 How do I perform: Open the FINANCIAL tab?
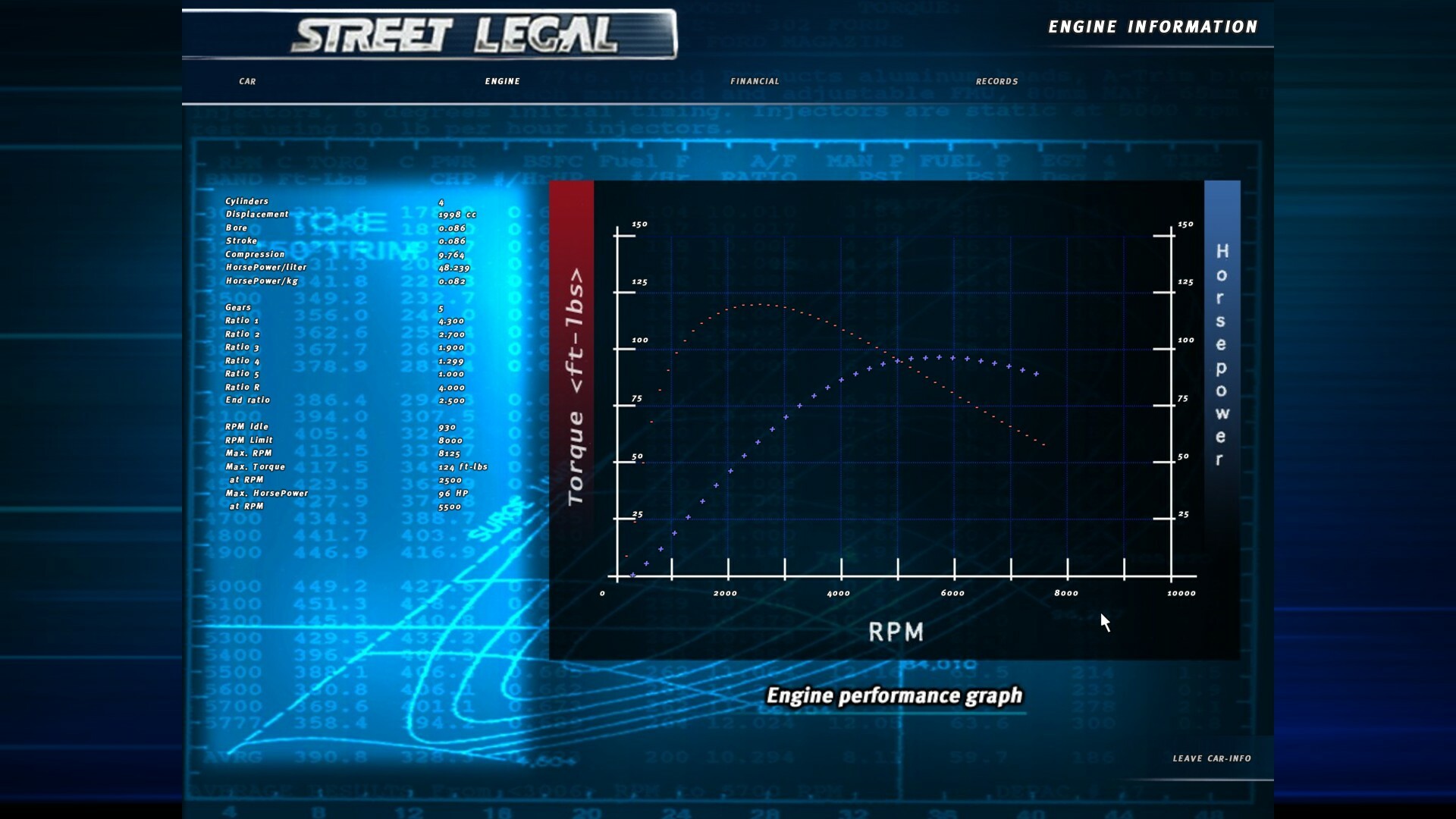pyautogui.click(x=755, y=81)
